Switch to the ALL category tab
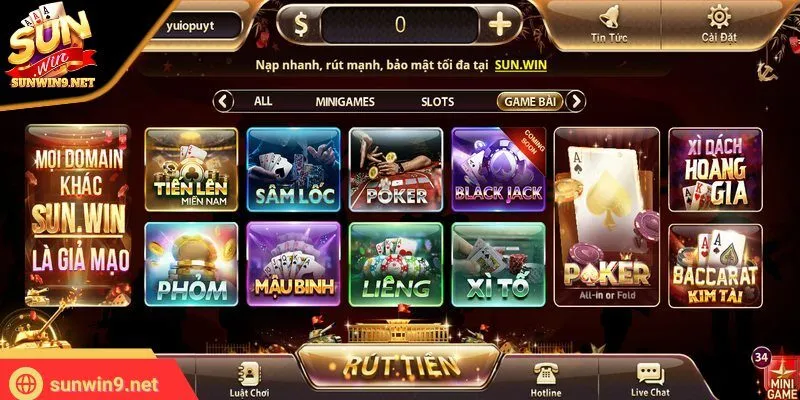800x400 pixels. coord(263,101)
